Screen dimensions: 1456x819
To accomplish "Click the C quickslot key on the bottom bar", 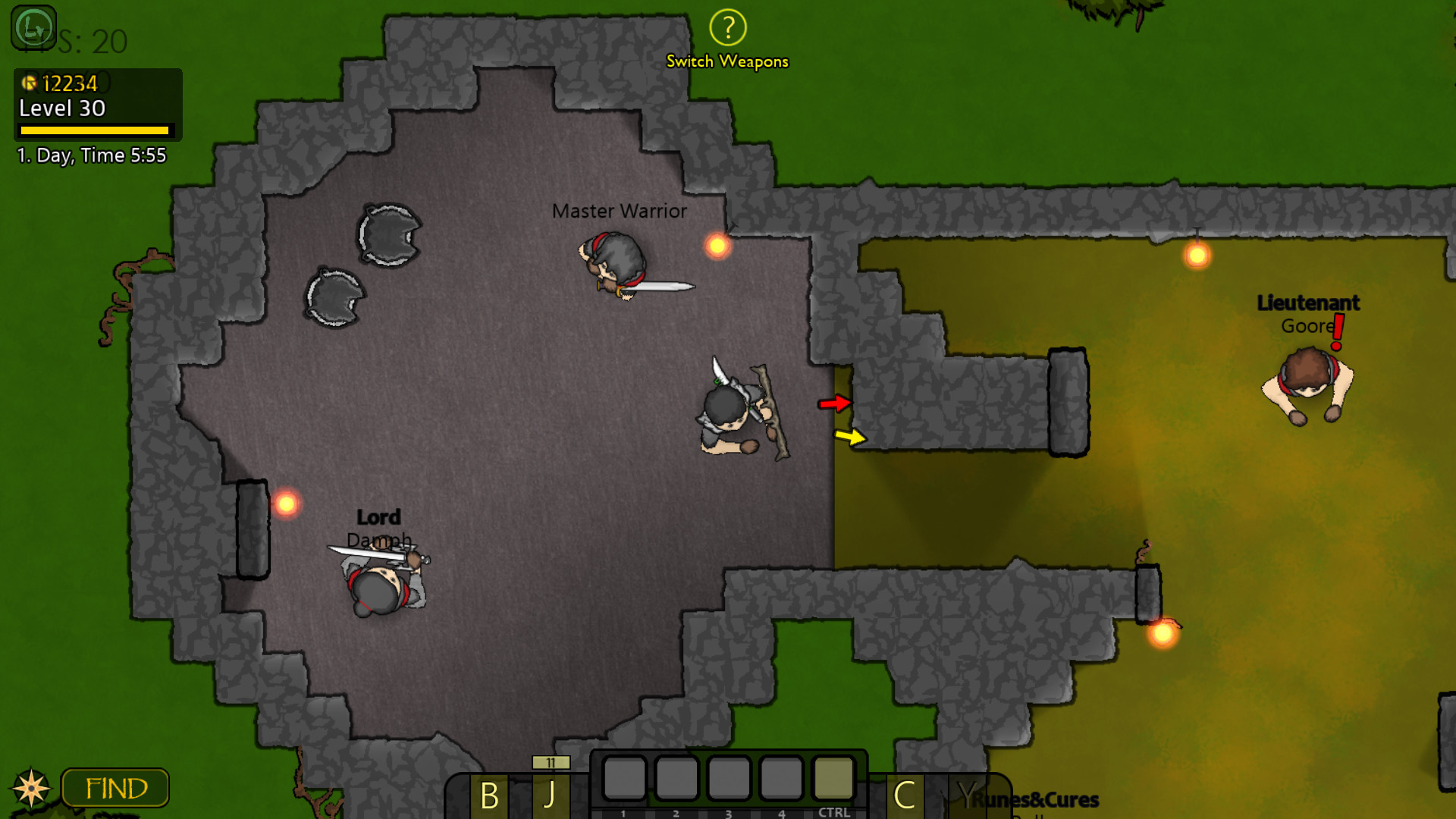I will [x=904, y=794].
